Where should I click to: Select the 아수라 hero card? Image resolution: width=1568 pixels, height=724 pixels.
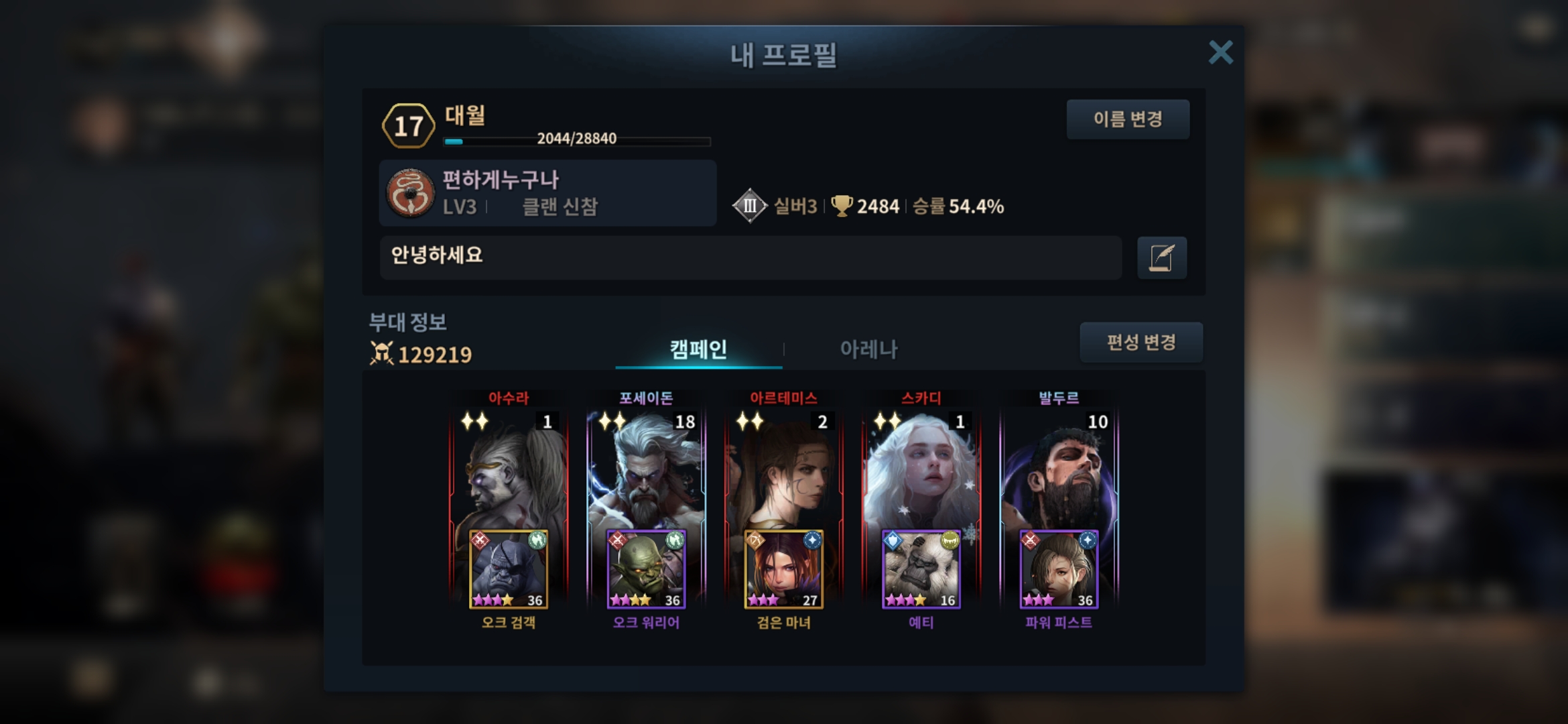pyautogui.click(x=509, y=469)
